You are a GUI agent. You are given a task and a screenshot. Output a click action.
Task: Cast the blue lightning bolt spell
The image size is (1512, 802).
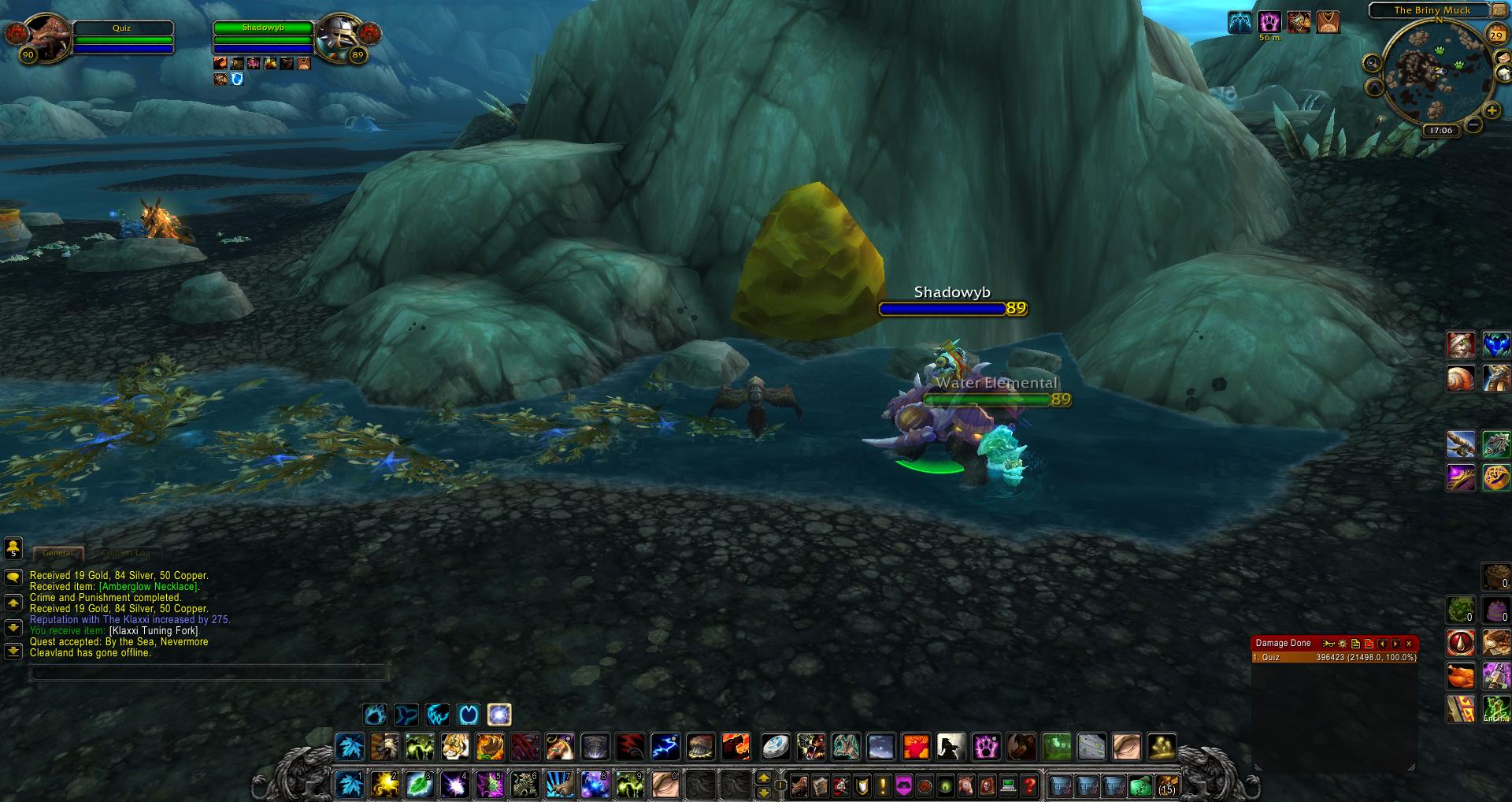pos(665,745)
